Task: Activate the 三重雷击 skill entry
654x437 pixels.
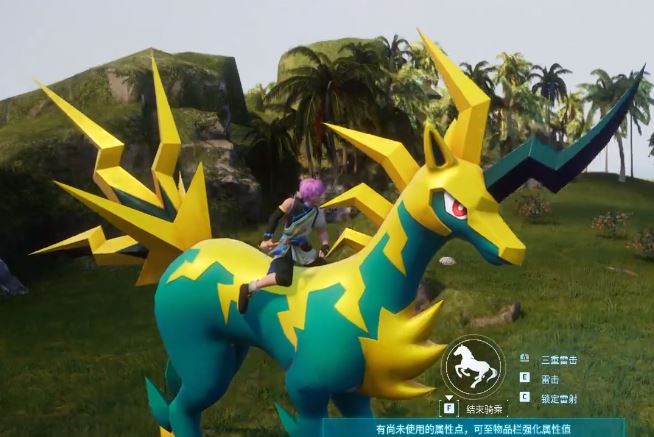Action: coord(559,359)
